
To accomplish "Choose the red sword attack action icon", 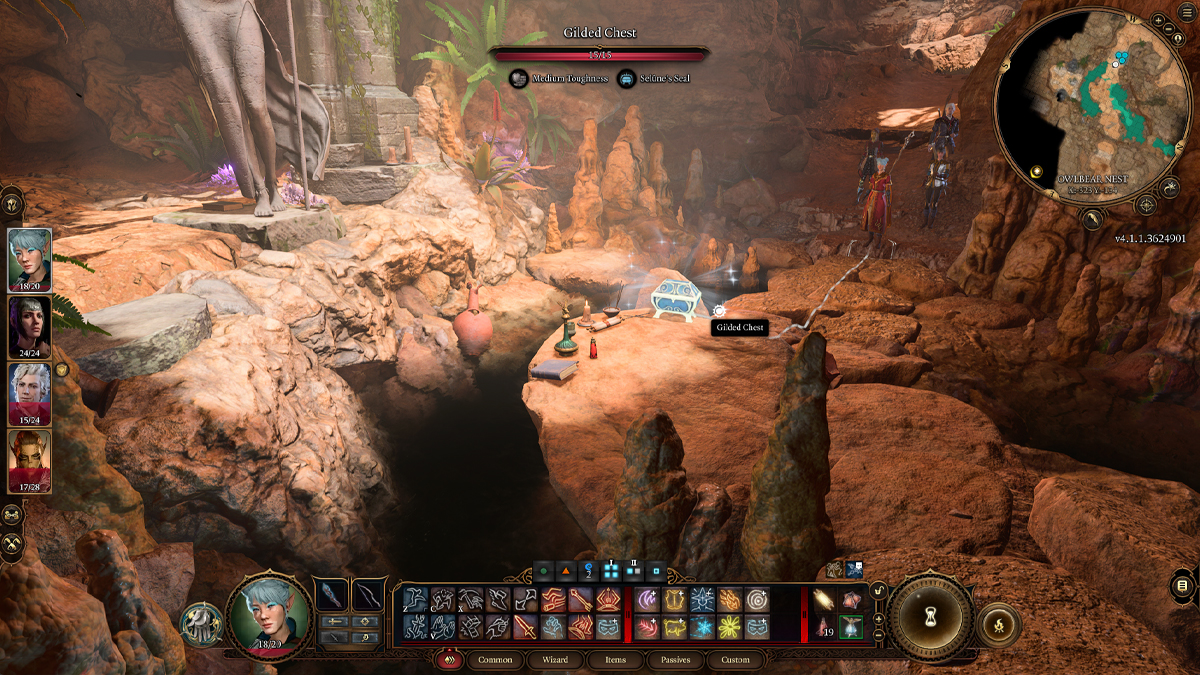I will point(526,627).
